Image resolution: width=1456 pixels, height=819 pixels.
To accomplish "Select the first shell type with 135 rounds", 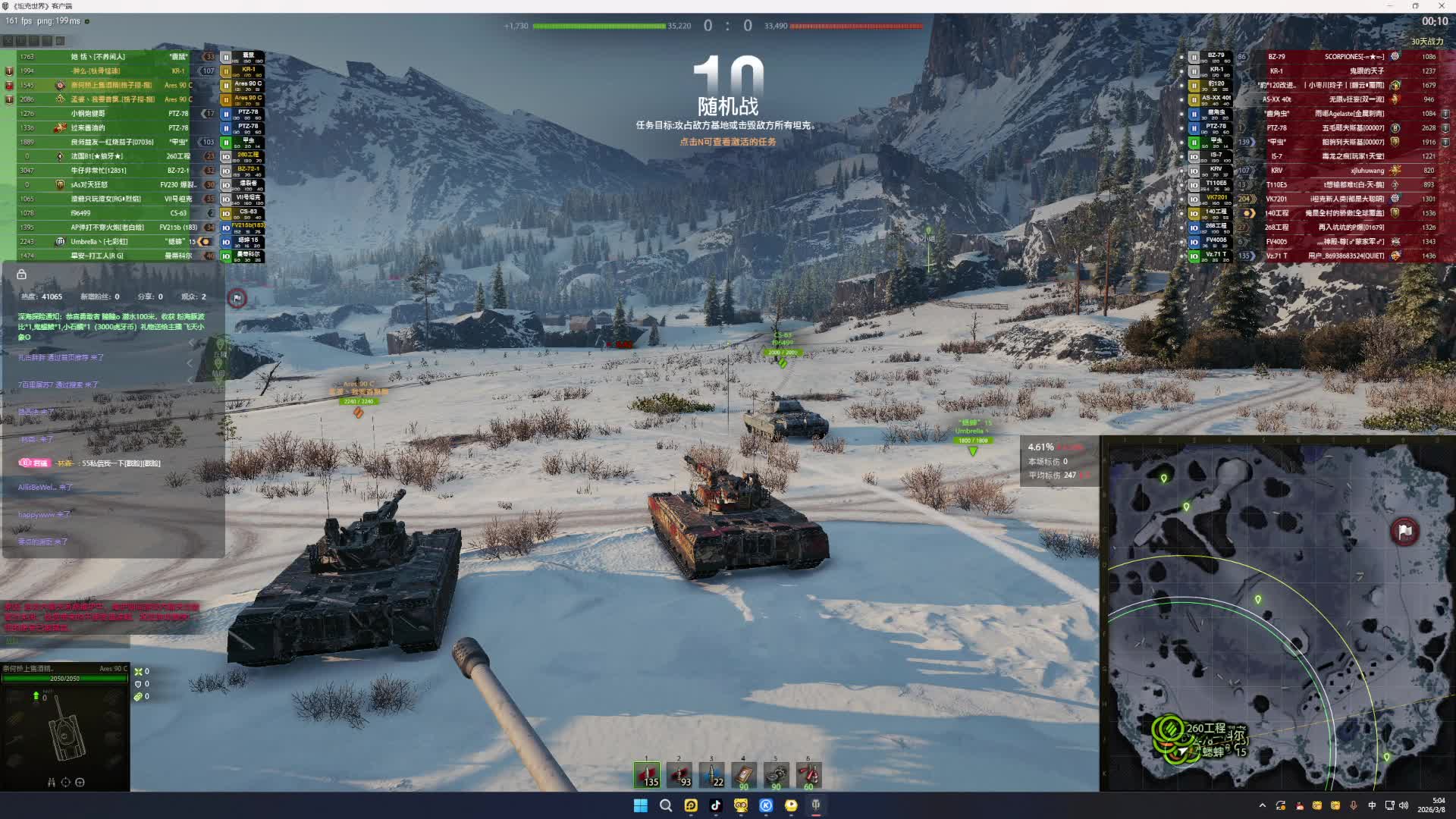I will (x=647, y=774).
